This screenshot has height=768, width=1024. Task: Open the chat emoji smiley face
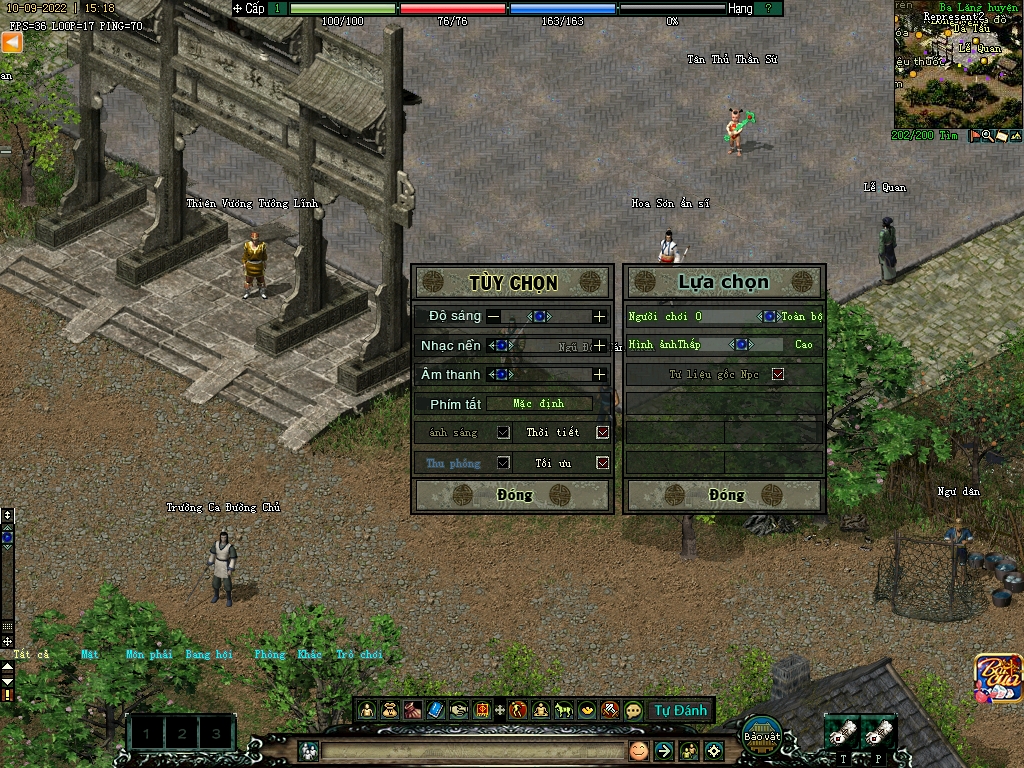coord(638,751)
